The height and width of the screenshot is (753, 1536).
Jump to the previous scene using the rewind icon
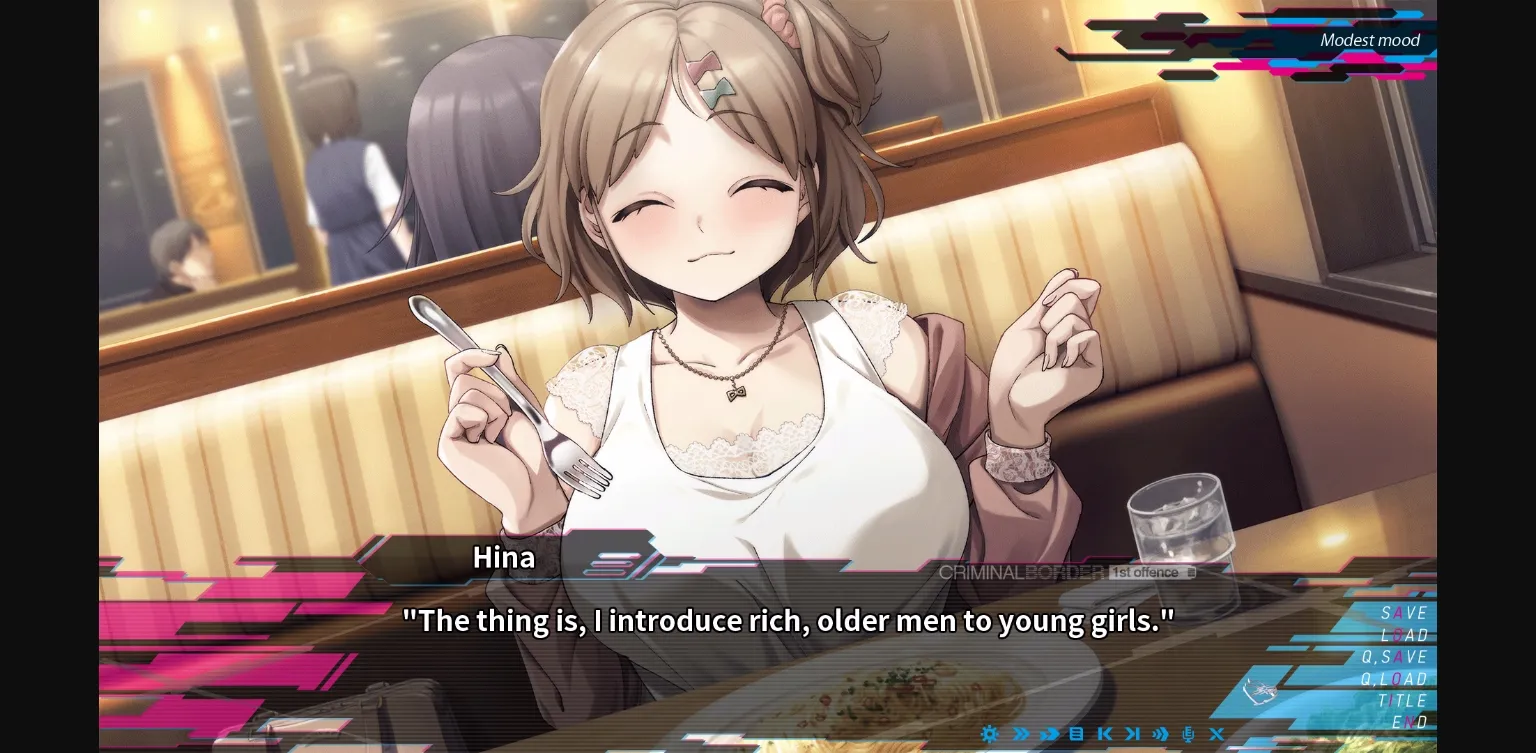tap(1105, 735)
